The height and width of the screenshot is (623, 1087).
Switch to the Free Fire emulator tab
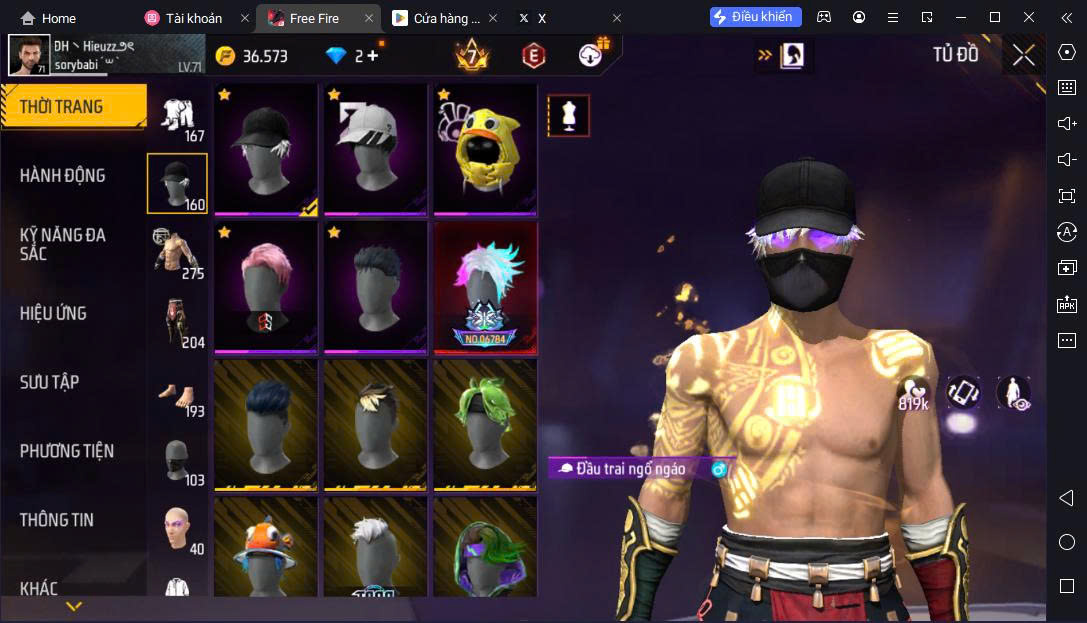point(318,18)
